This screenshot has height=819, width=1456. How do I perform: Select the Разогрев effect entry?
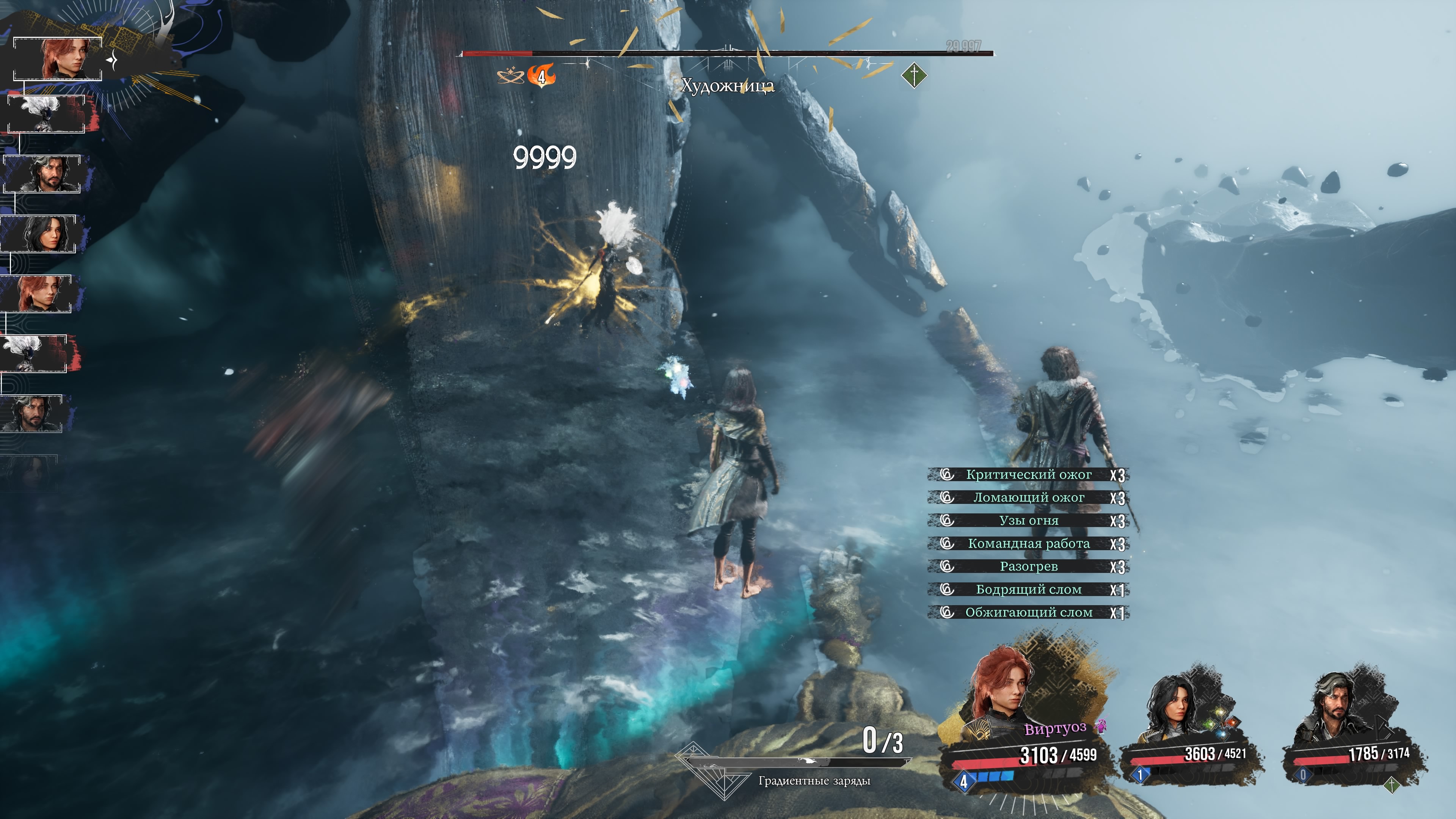(x=1028, y=566)
